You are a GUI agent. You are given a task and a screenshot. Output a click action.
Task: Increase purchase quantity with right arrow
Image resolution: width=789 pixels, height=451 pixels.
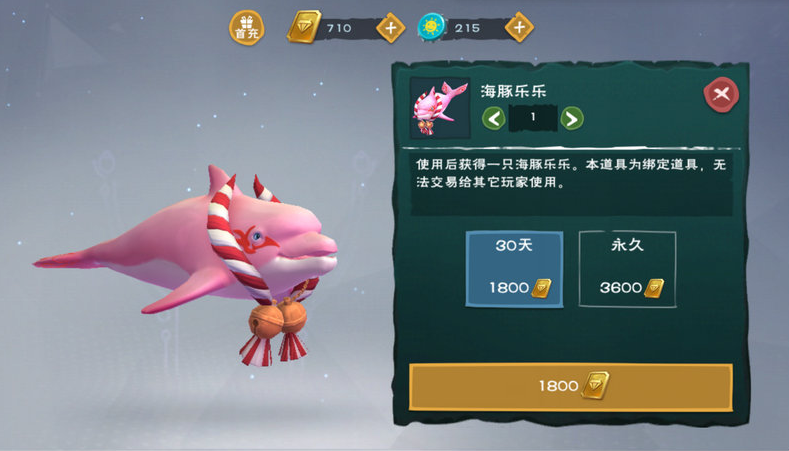point(571,118)
